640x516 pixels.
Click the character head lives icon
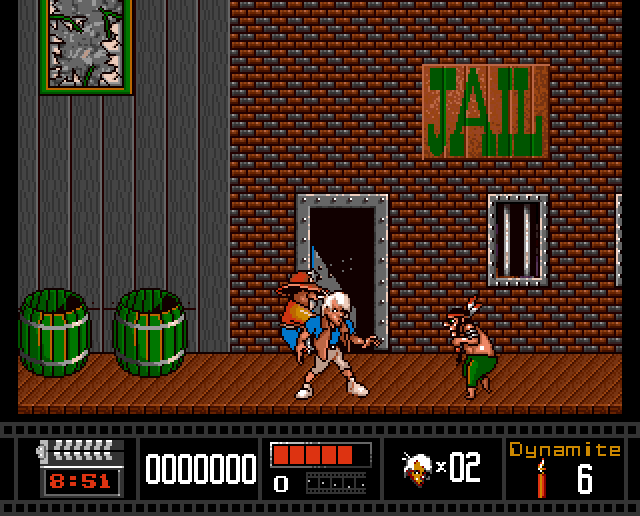[416, 467]
